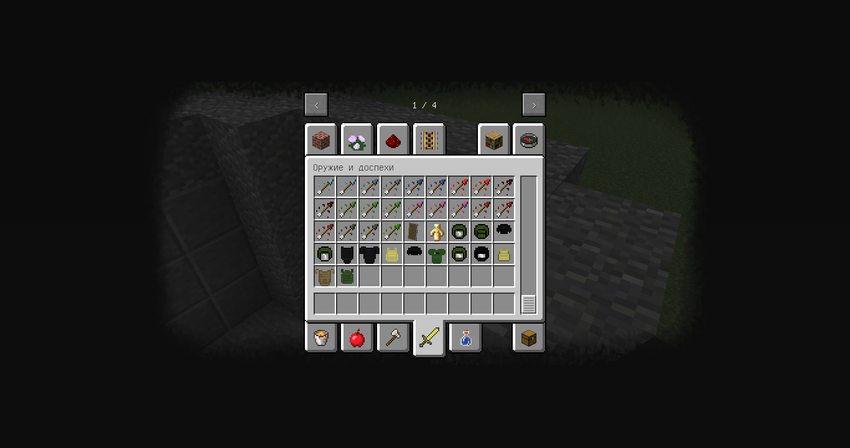850x448 pixels.
Task: Open the rail Transportation tab
Action: 428,140
